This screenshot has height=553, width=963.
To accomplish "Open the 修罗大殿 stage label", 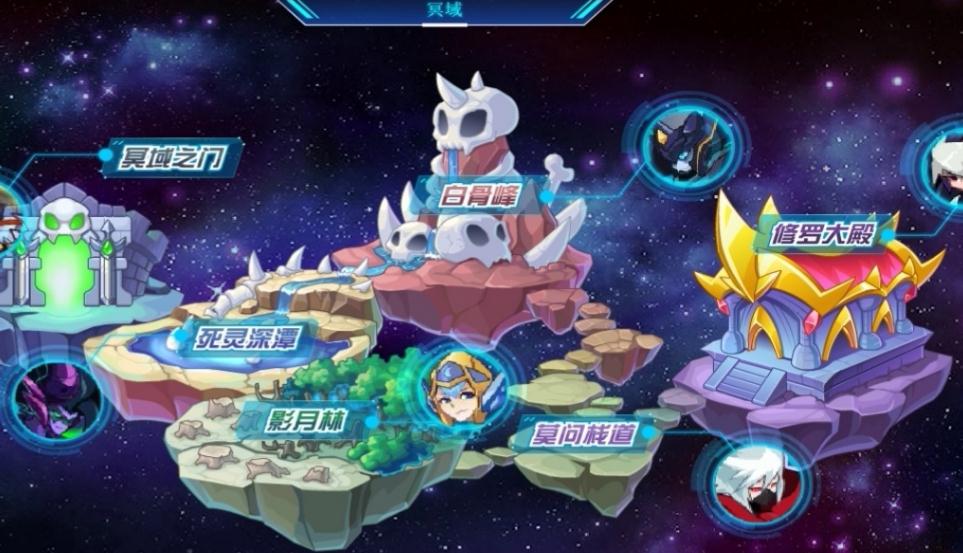I will [824, 235].
